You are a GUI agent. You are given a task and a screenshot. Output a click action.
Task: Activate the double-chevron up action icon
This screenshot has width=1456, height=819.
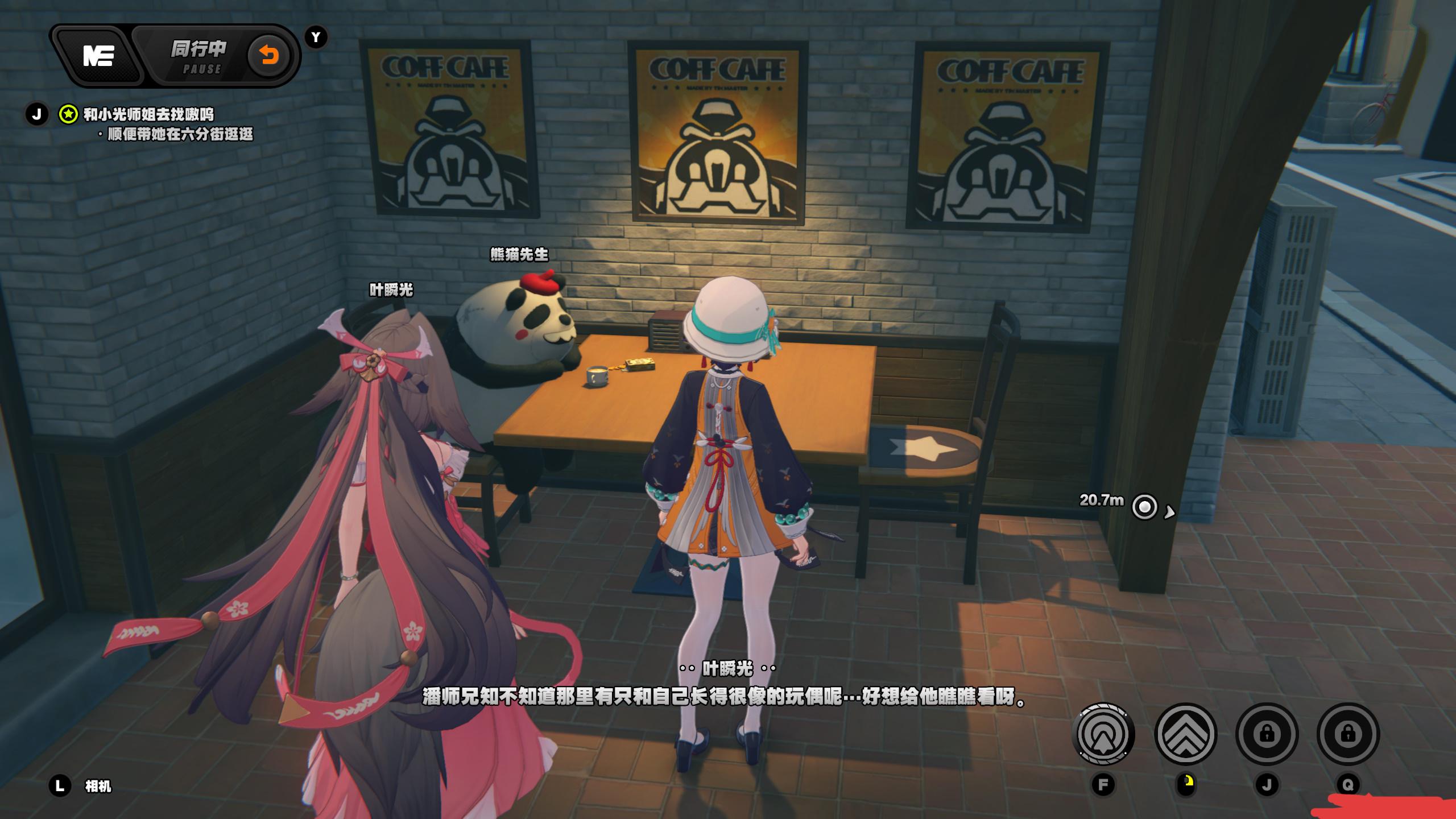(x=1185, y=734)
